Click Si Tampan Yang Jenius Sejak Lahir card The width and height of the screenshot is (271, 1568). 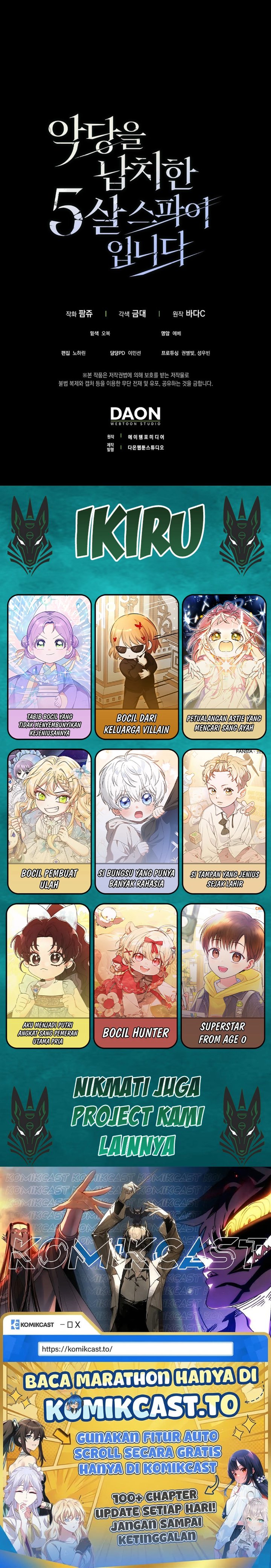pos(224,821)
